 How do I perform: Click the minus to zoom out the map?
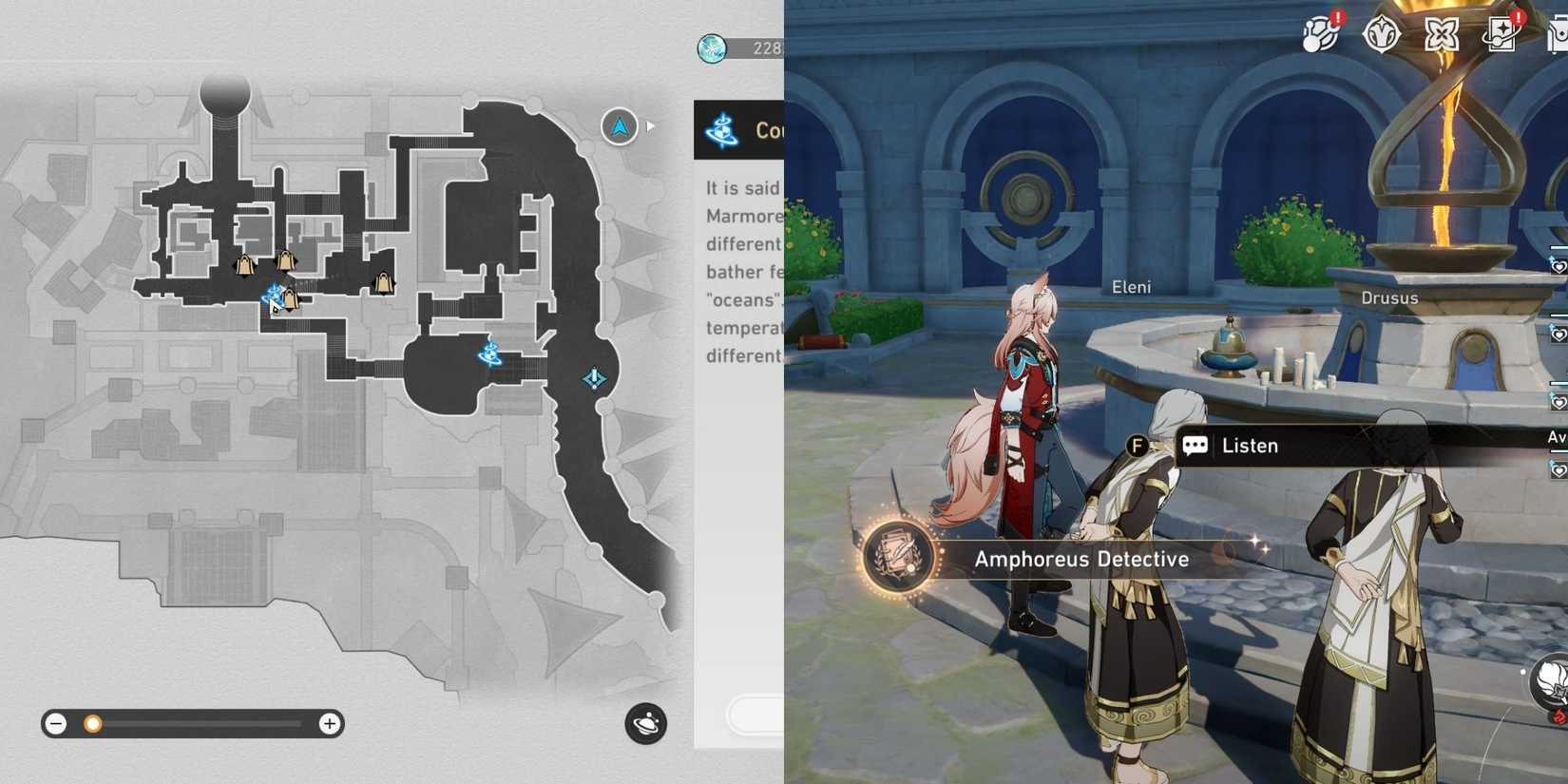(x=56, y=723)
